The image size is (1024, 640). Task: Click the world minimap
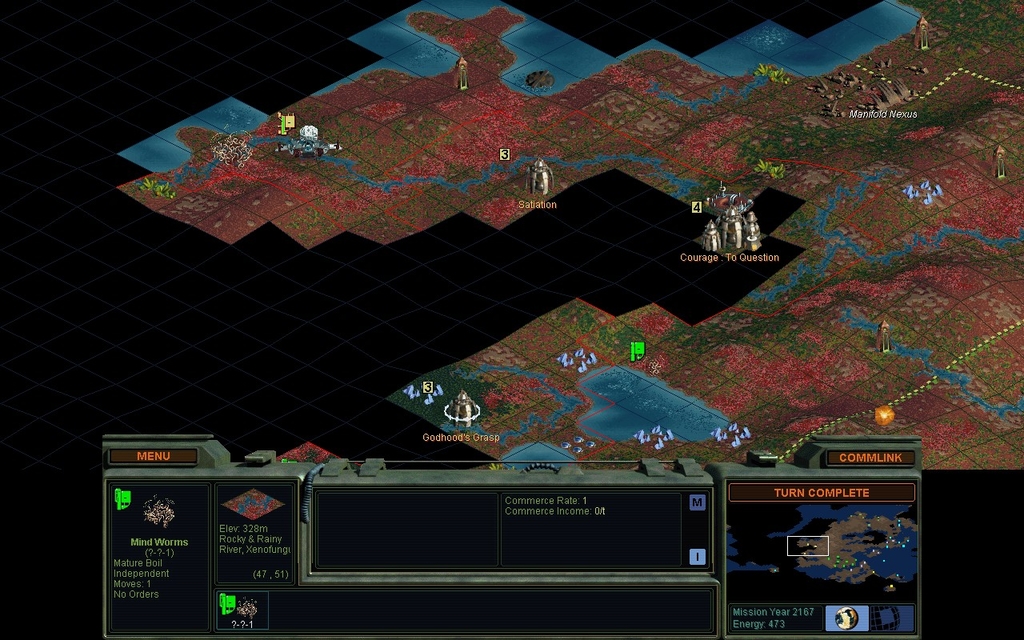click(x=821, y=545)
